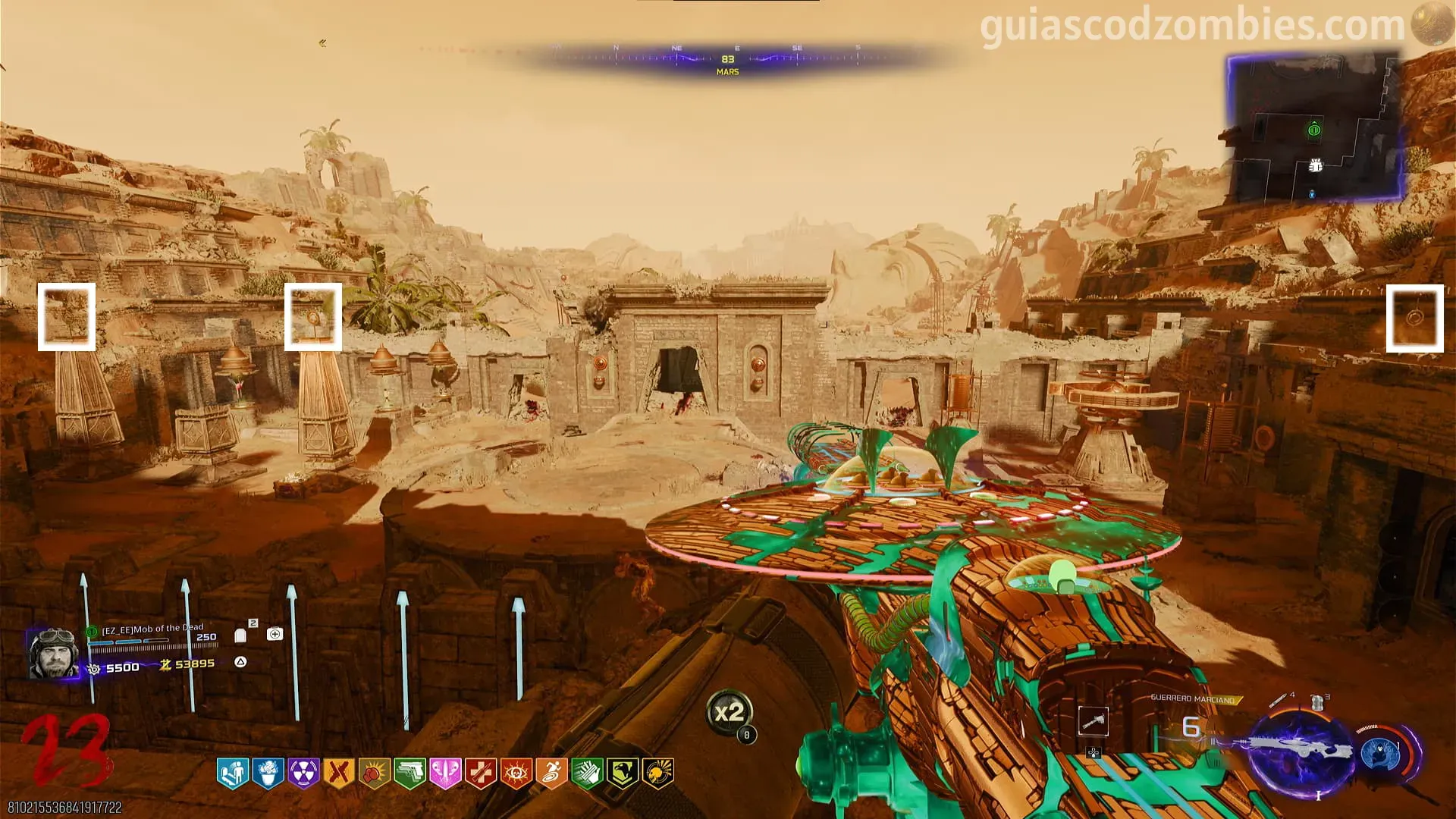
Task: Open the minimap in the corner
Action: (1314, 127)
